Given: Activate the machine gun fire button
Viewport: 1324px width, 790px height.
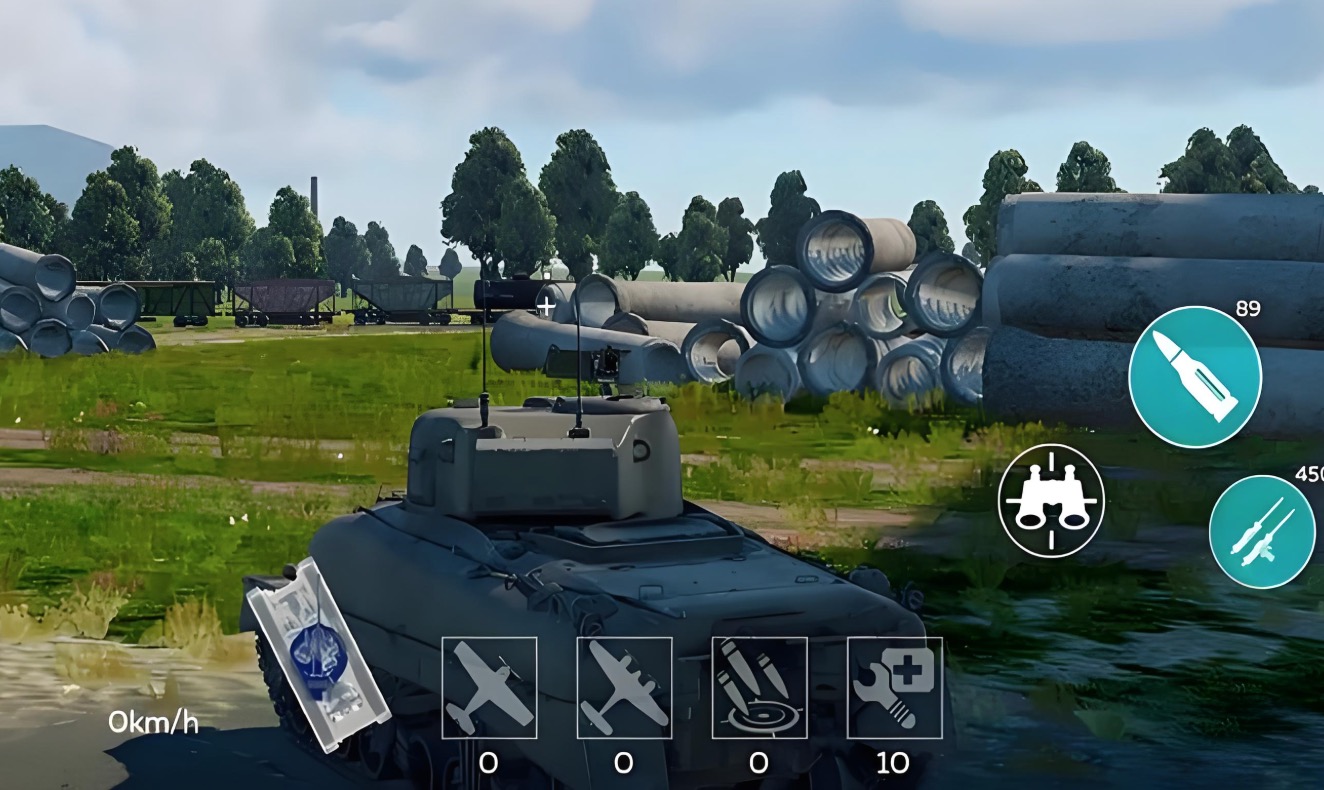Looking at the screenshot, I should pyautogui.click(x=1261, y=530).
